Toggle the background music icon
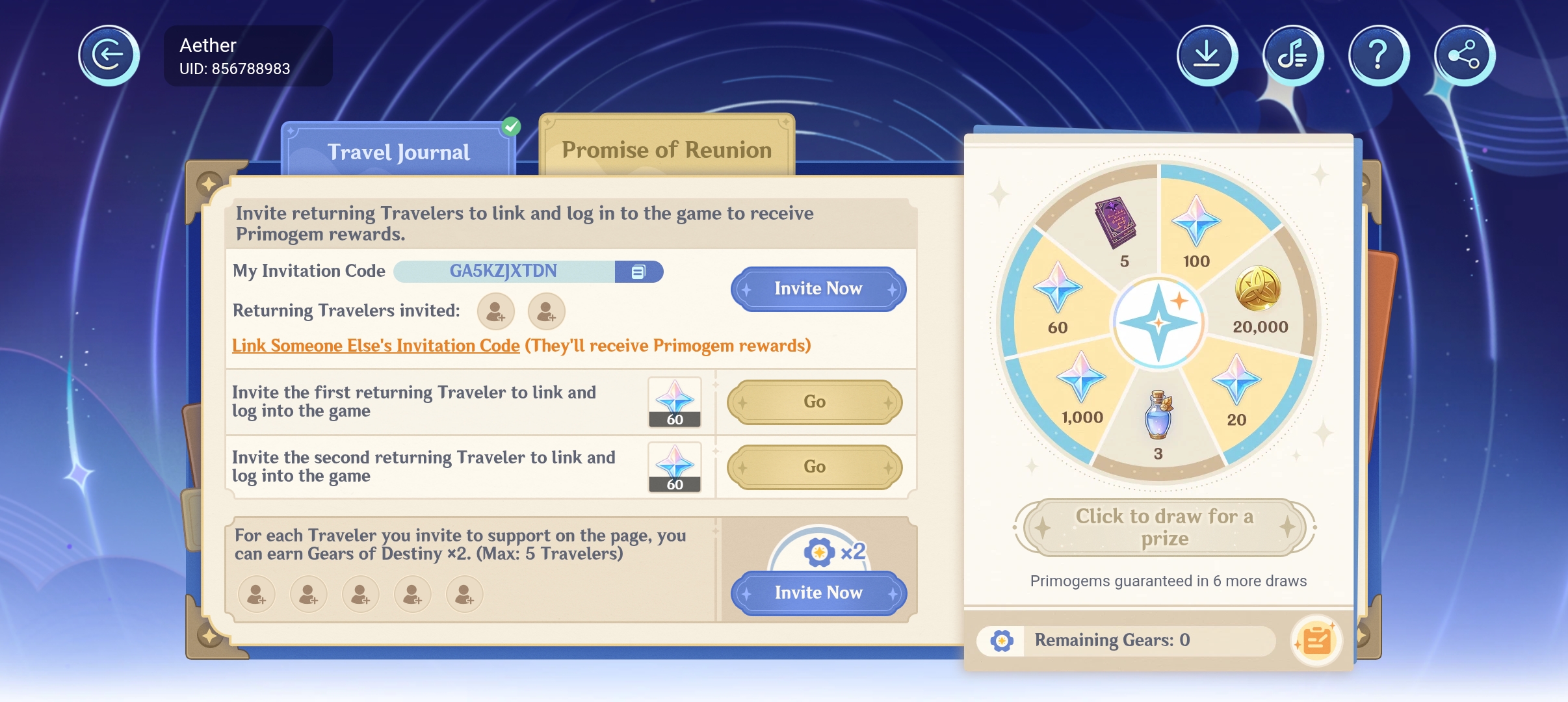1568x702 pixels. (x=1292, y=55)
